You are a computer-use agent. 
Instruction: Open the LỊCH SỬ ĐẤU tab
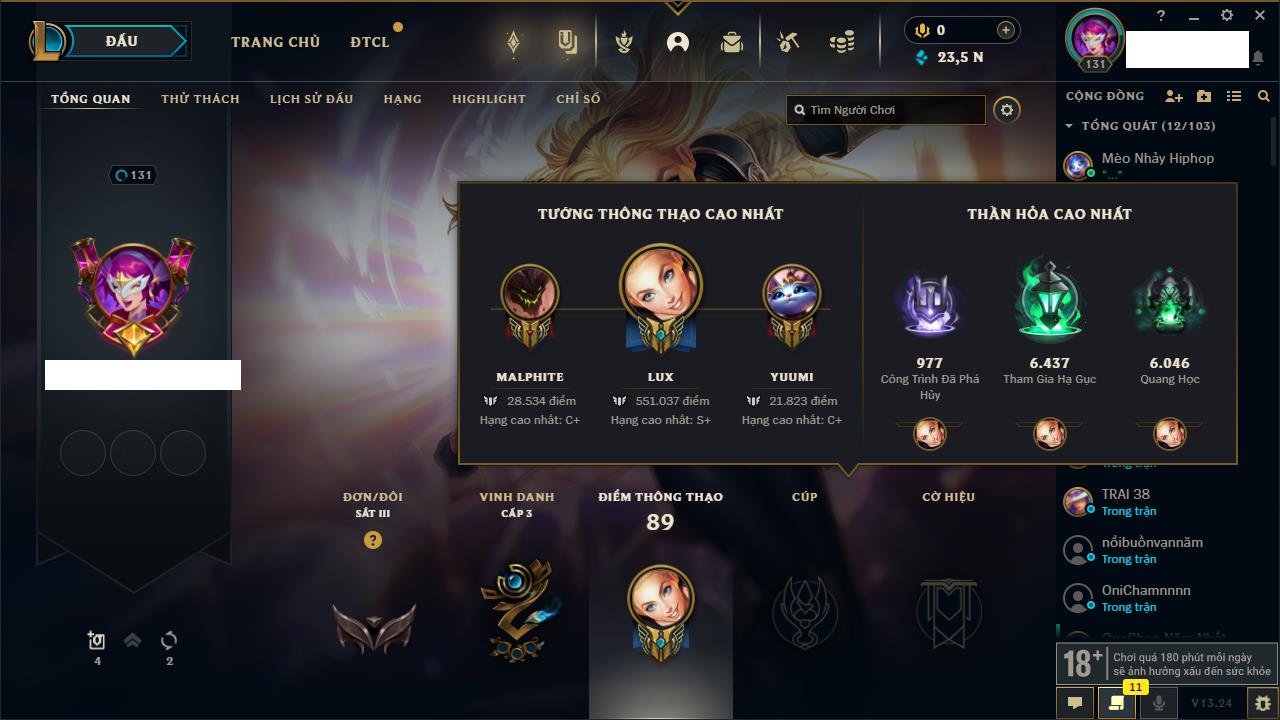tap(311, 99)
